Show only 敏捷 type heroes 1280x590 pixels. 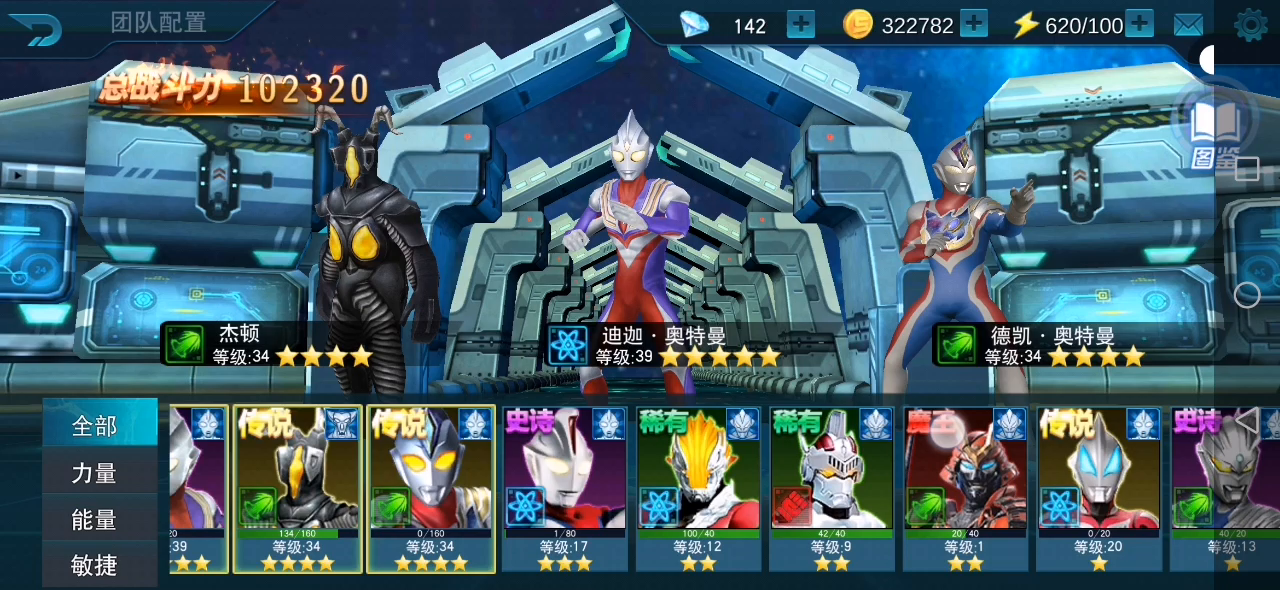pyautogui.click(x=96, y=565)
